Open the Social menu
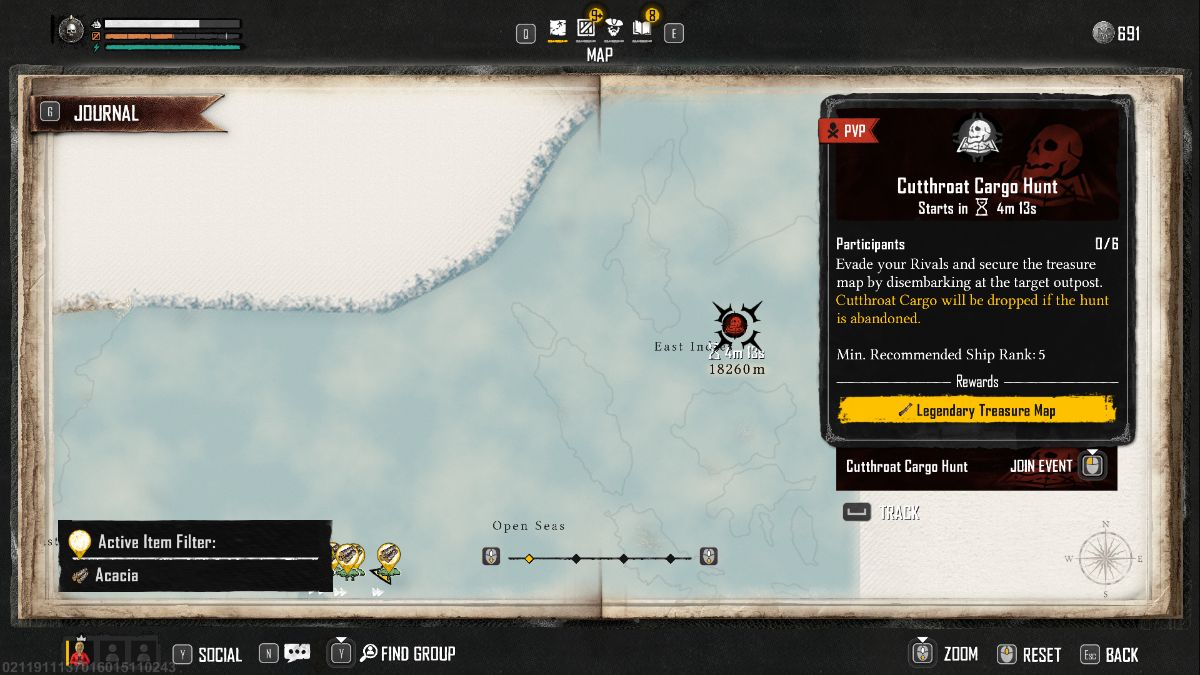Image resolution: width=1200 pixels, height=675 pixels. [219, 655]
